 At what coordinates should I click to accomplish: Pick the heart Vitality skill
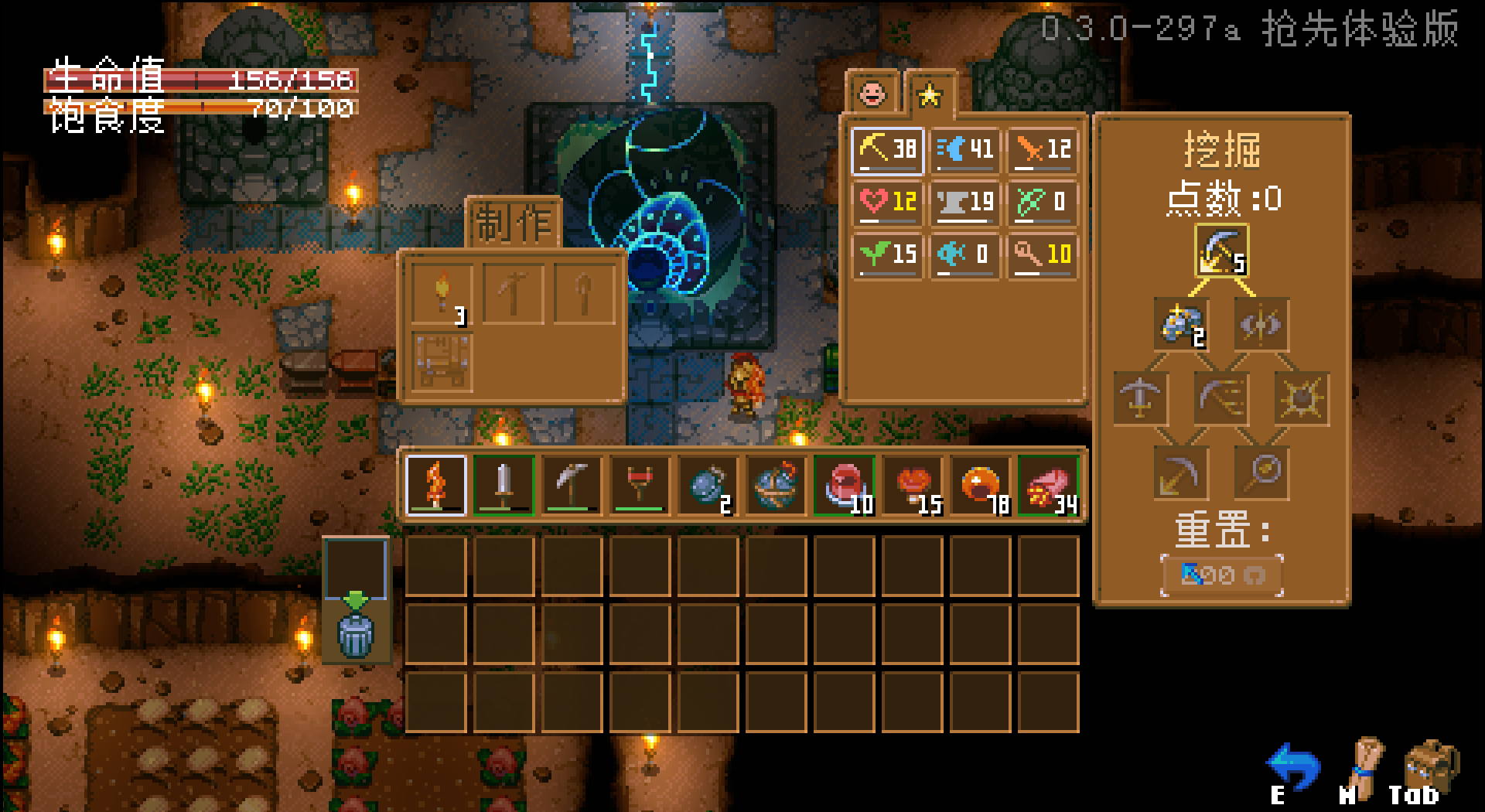point(888,203)
